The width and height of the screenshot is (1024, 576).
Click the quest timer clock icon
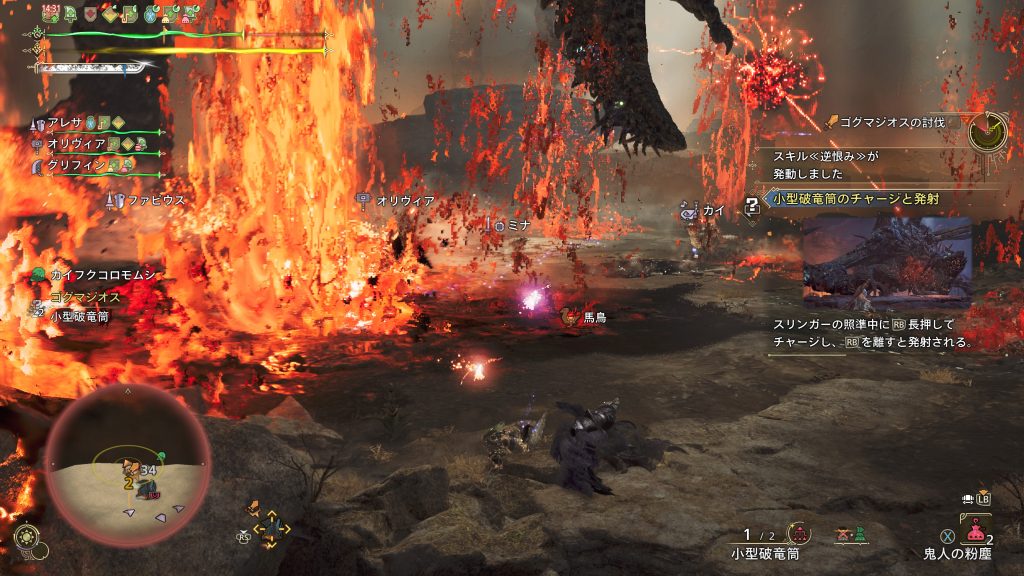click(988, 130)
